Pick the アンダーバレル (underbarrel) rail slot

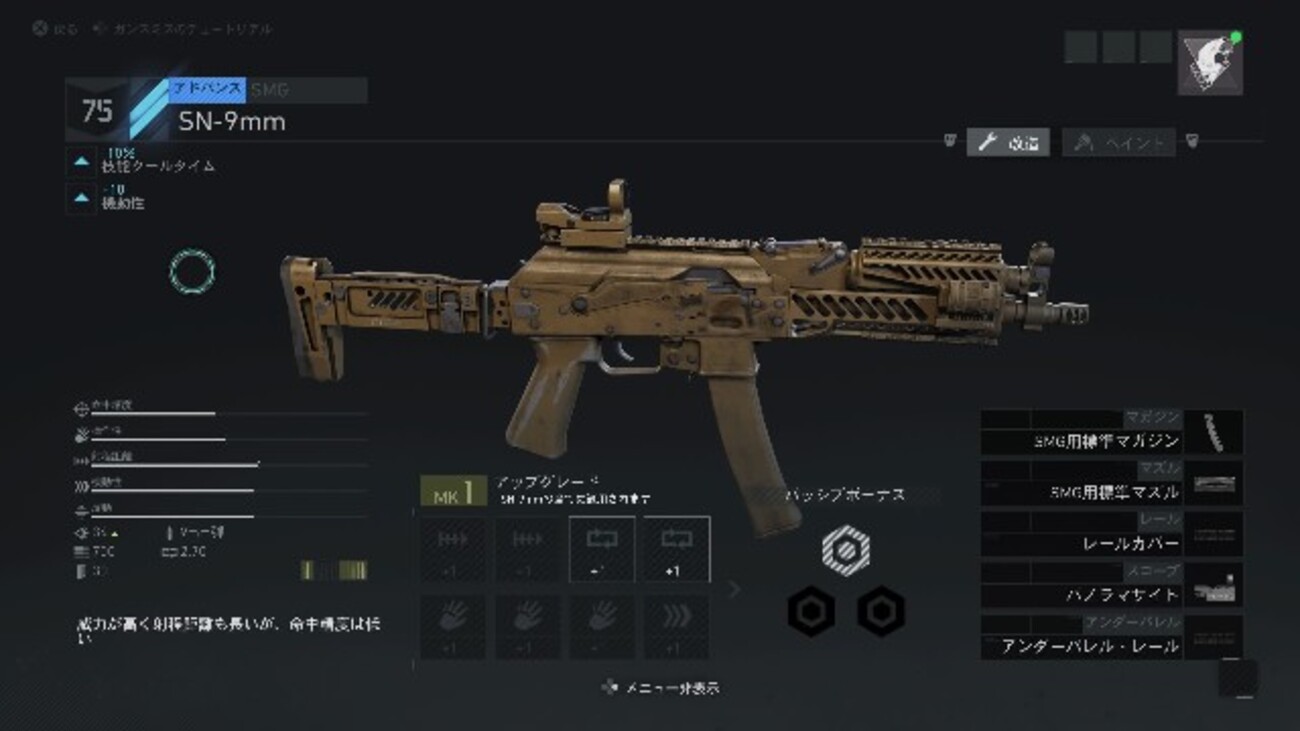[x=1111, y=640]
